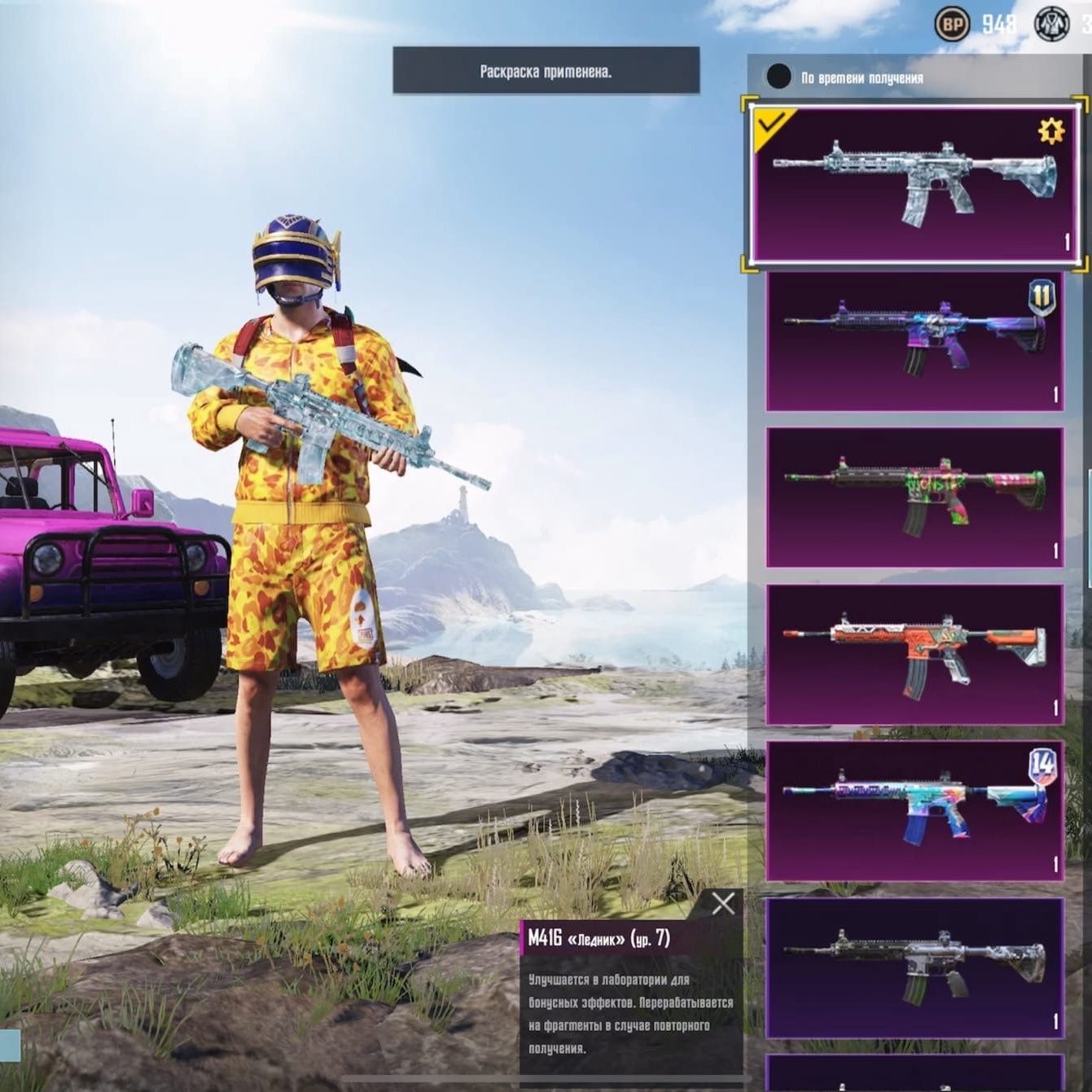The width and height of the screenshot is (1092, 1092).
Task: Select the black and silver M416 skin
Action: point(914,967)
